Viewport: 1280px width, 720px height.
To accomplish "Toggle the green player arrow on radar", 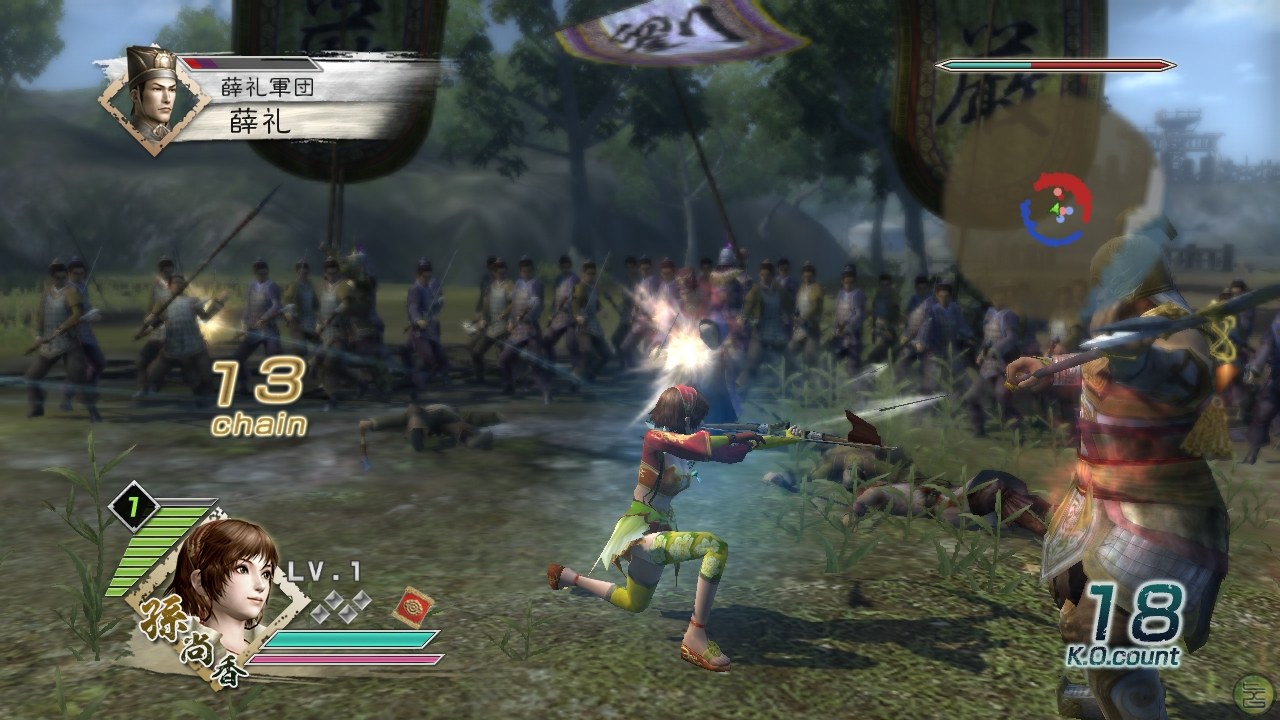I will pos(1055,207).
